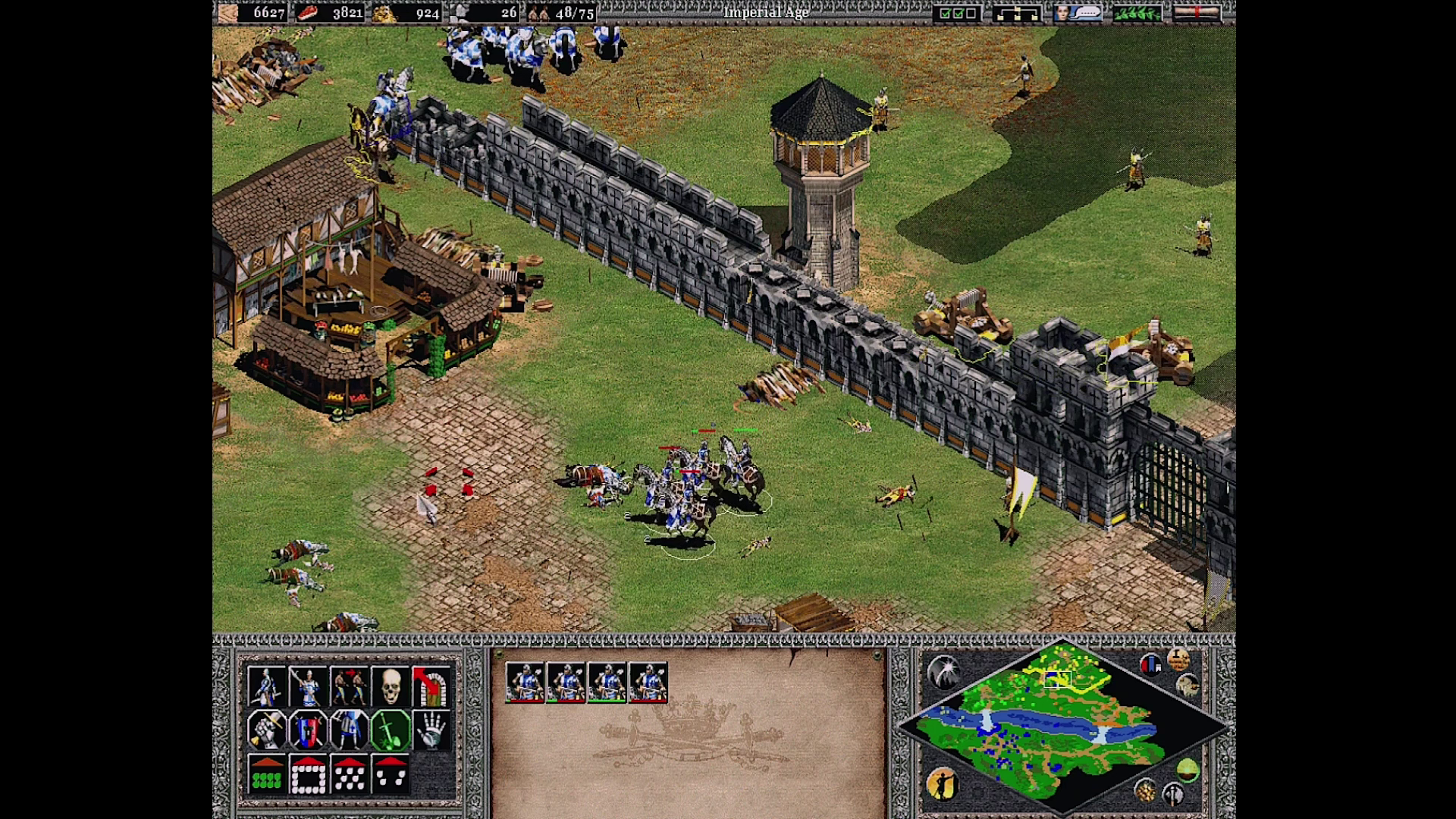Screen dimensions: 1456x819
Task: Click the skull delete unit icon
Action: (x=390, y=686)
